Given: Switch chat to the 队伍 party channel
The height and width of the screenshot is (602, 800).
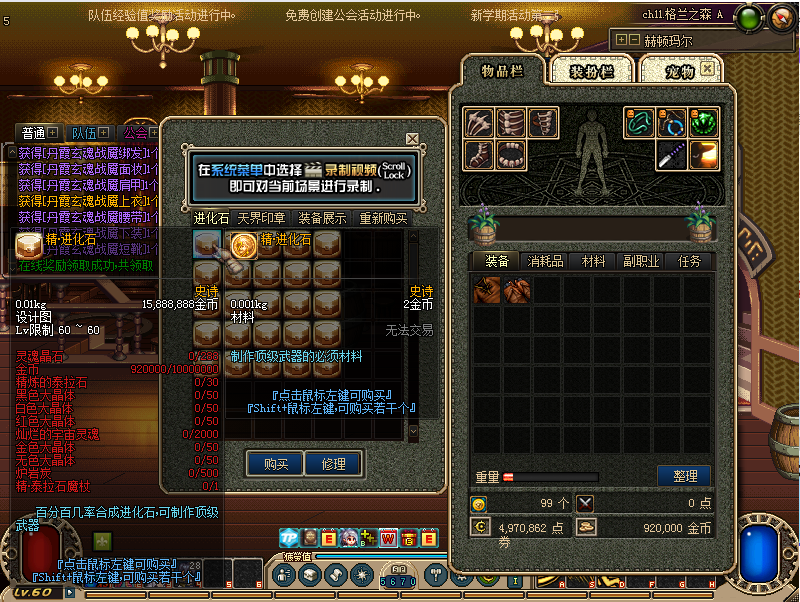Looking at the screenshot, I should [x=84, y=133].
